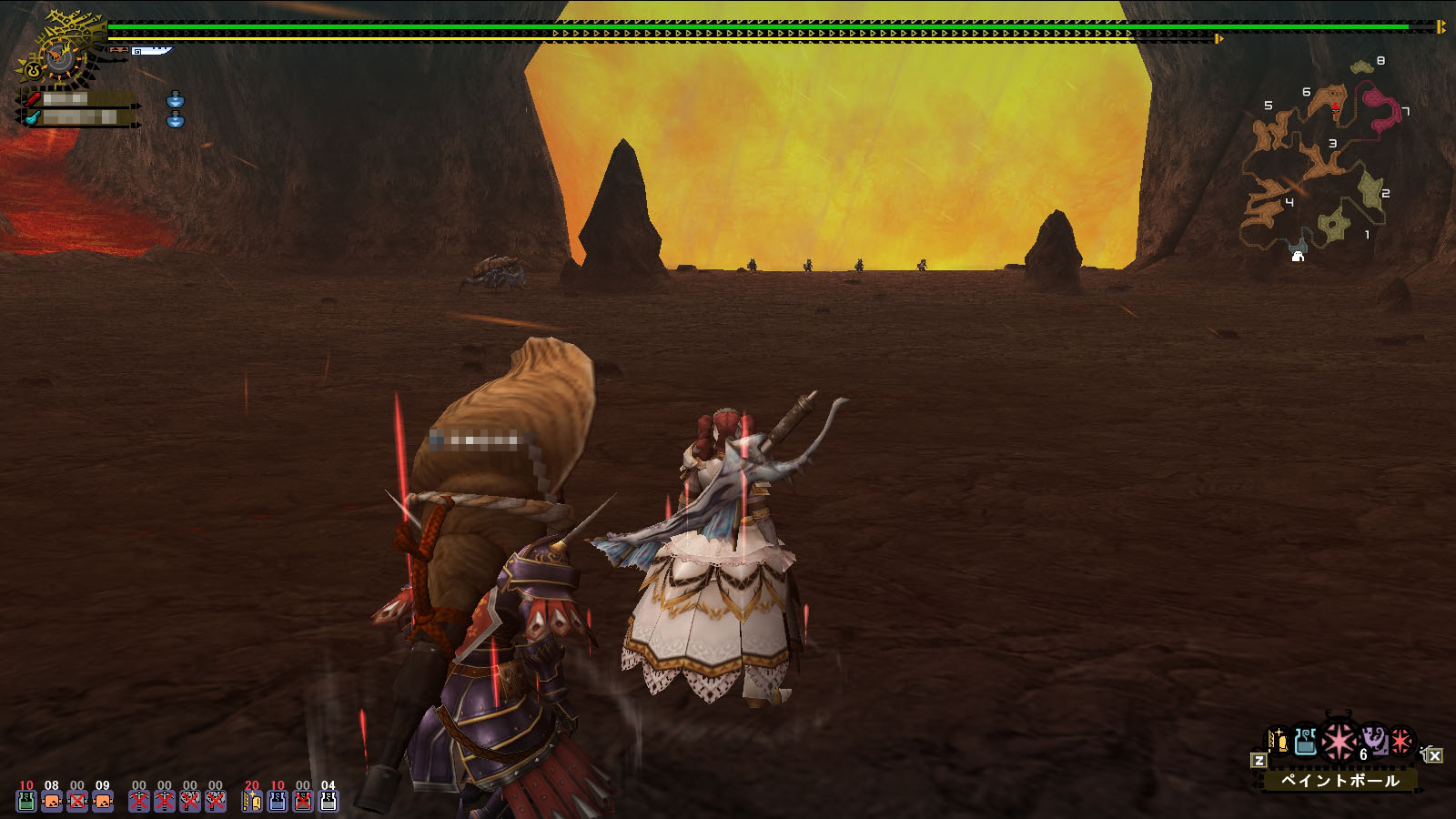Choose the whetstone slot with count 20
The width and height of the screenshot is (1456, 819).
point(252,799)
